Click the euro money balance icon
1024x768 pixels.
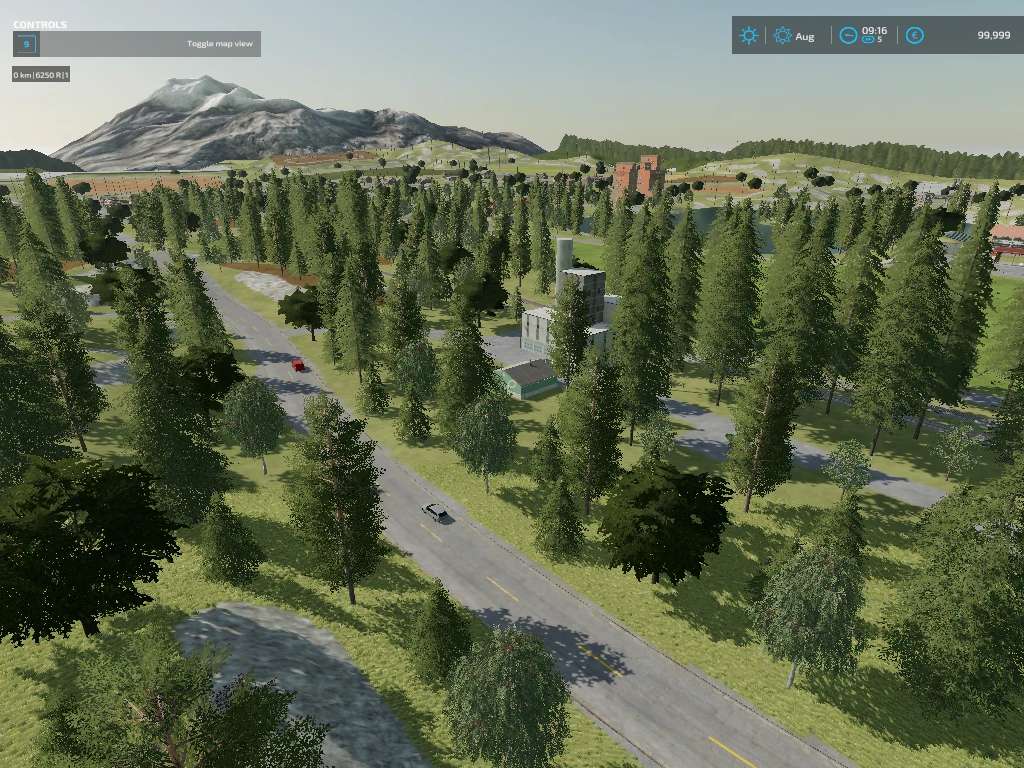coord(914,36)
